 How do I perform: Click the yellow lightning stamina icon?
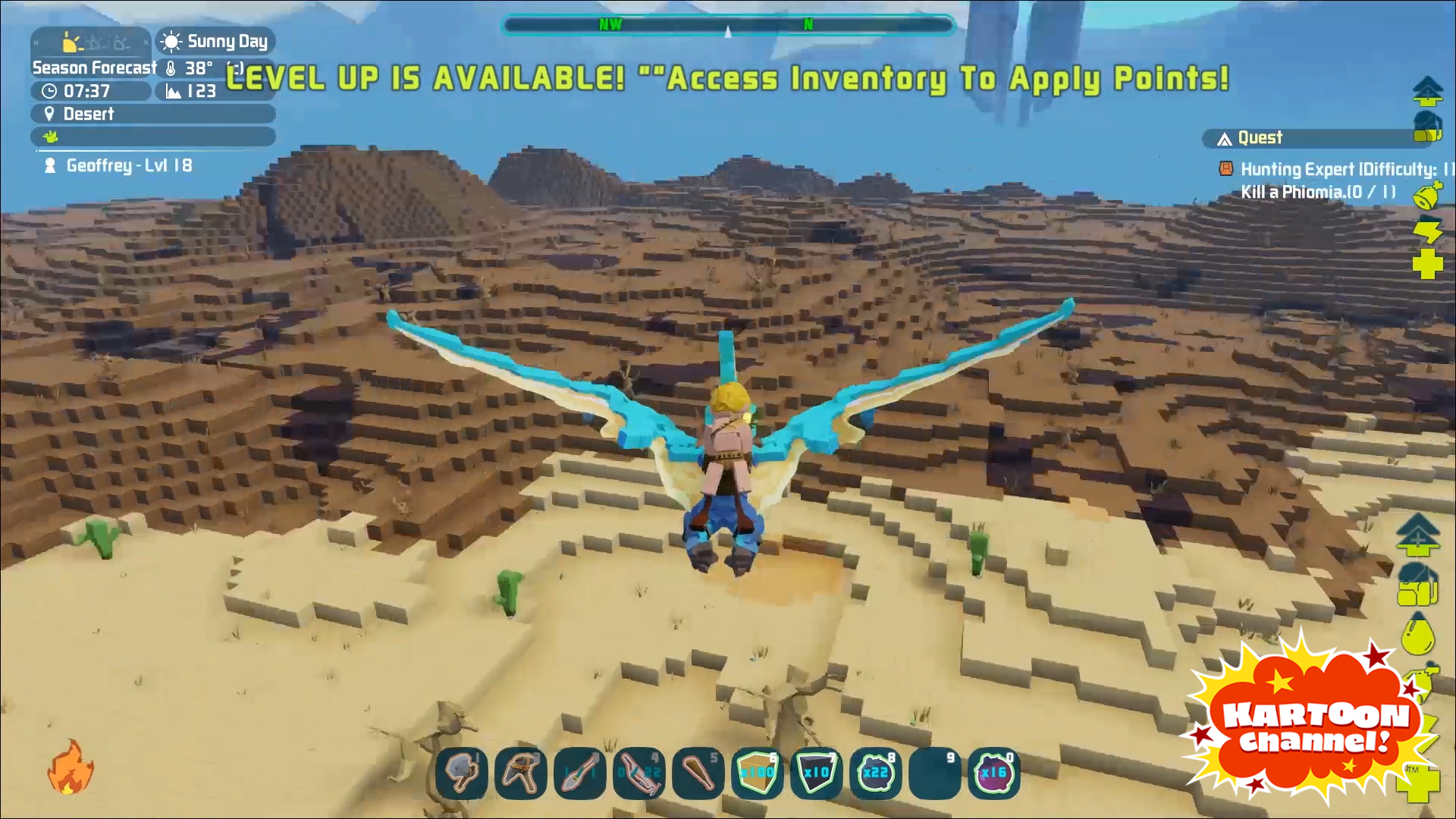tap(1427, 230)
